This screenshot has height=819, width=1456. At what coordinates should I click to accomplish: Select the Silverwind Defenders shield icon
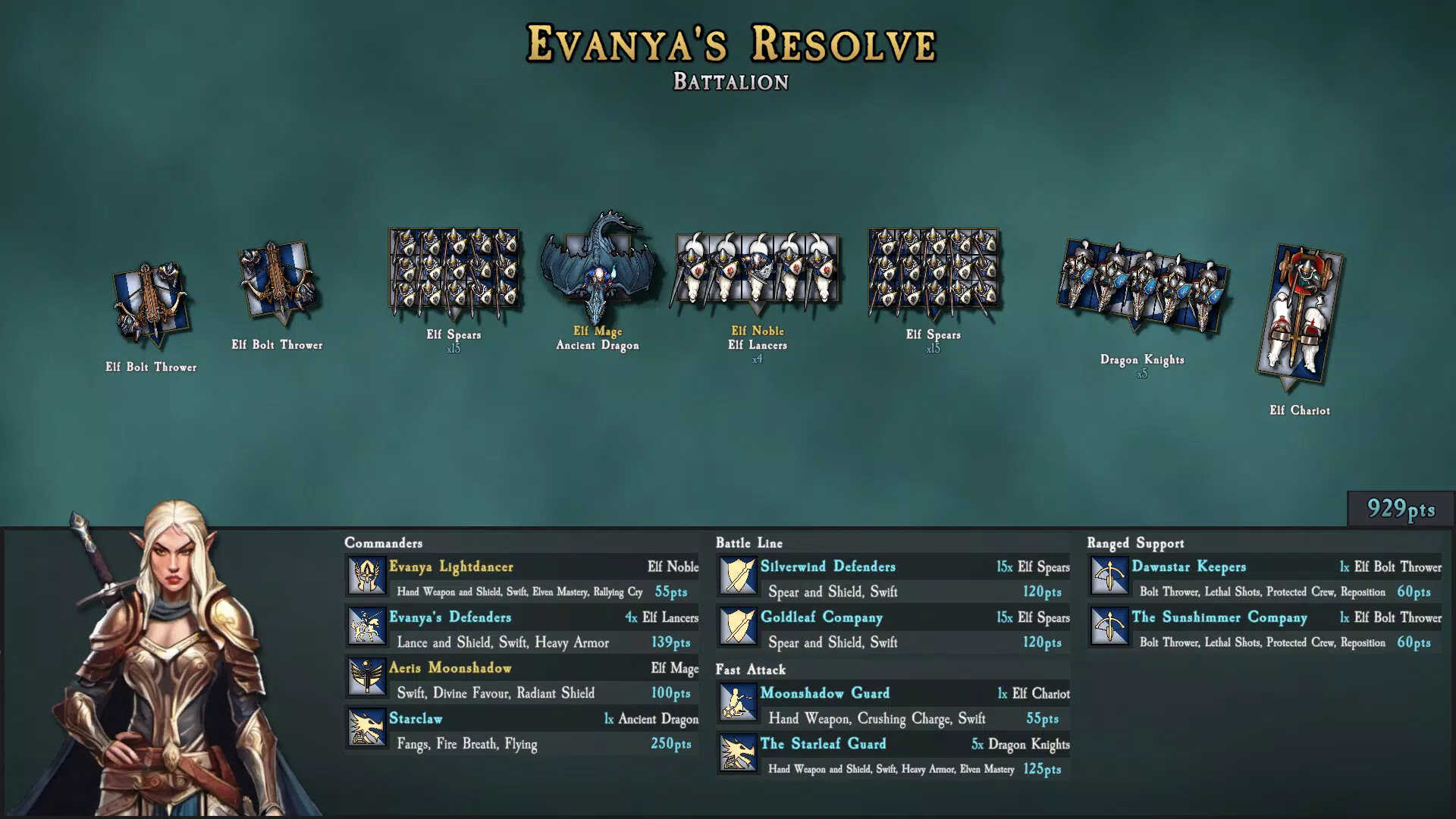click(x=738, y=576)
